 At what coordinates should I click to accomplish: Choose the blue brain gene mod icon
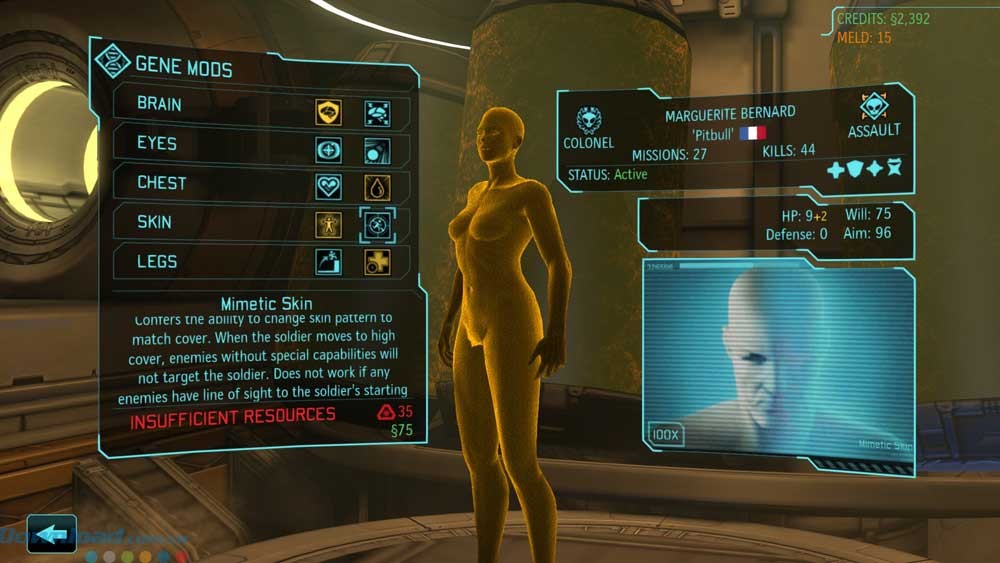click(377, 112)
